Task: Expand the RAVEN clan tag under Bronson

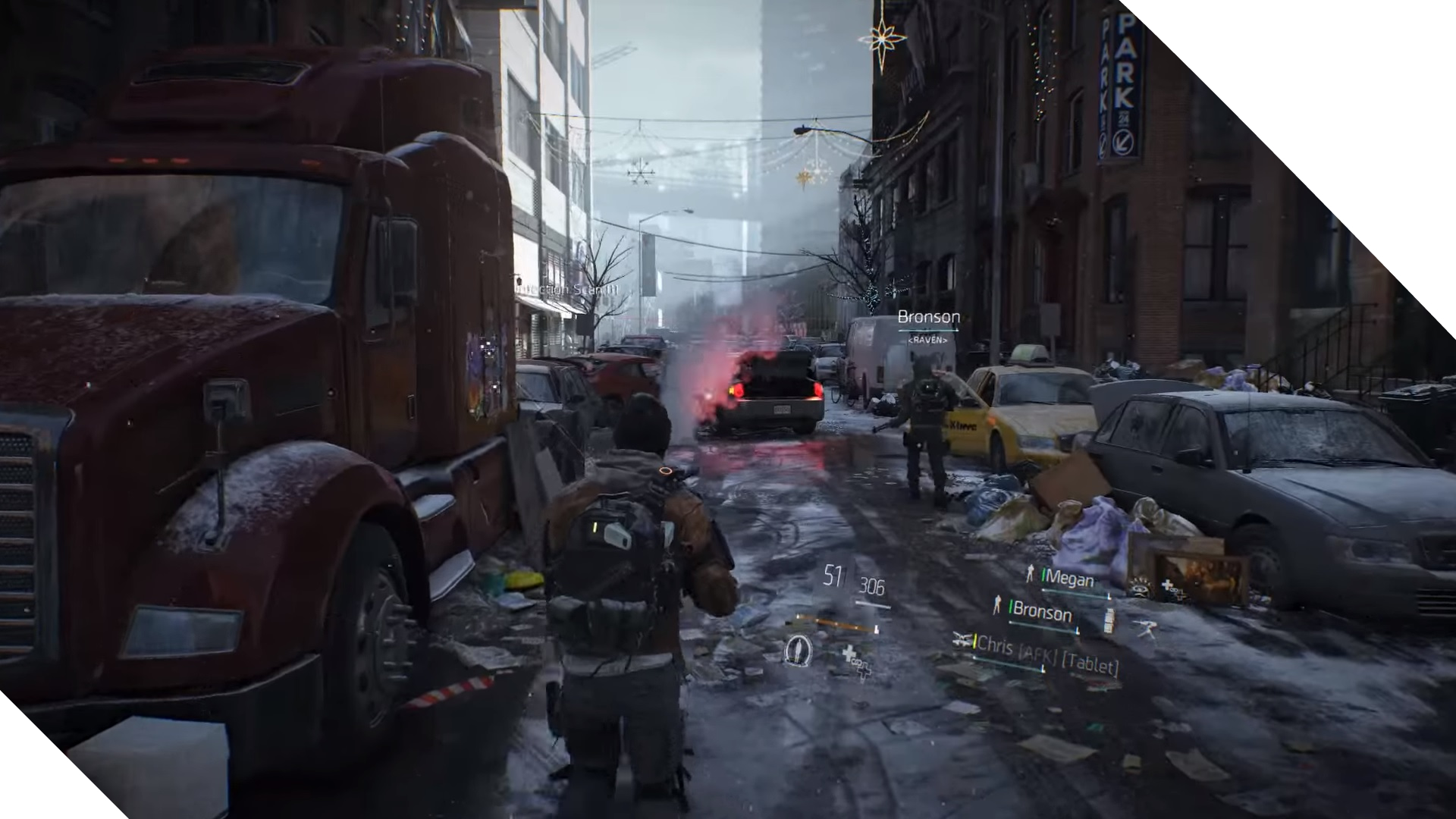Action: 927,340
